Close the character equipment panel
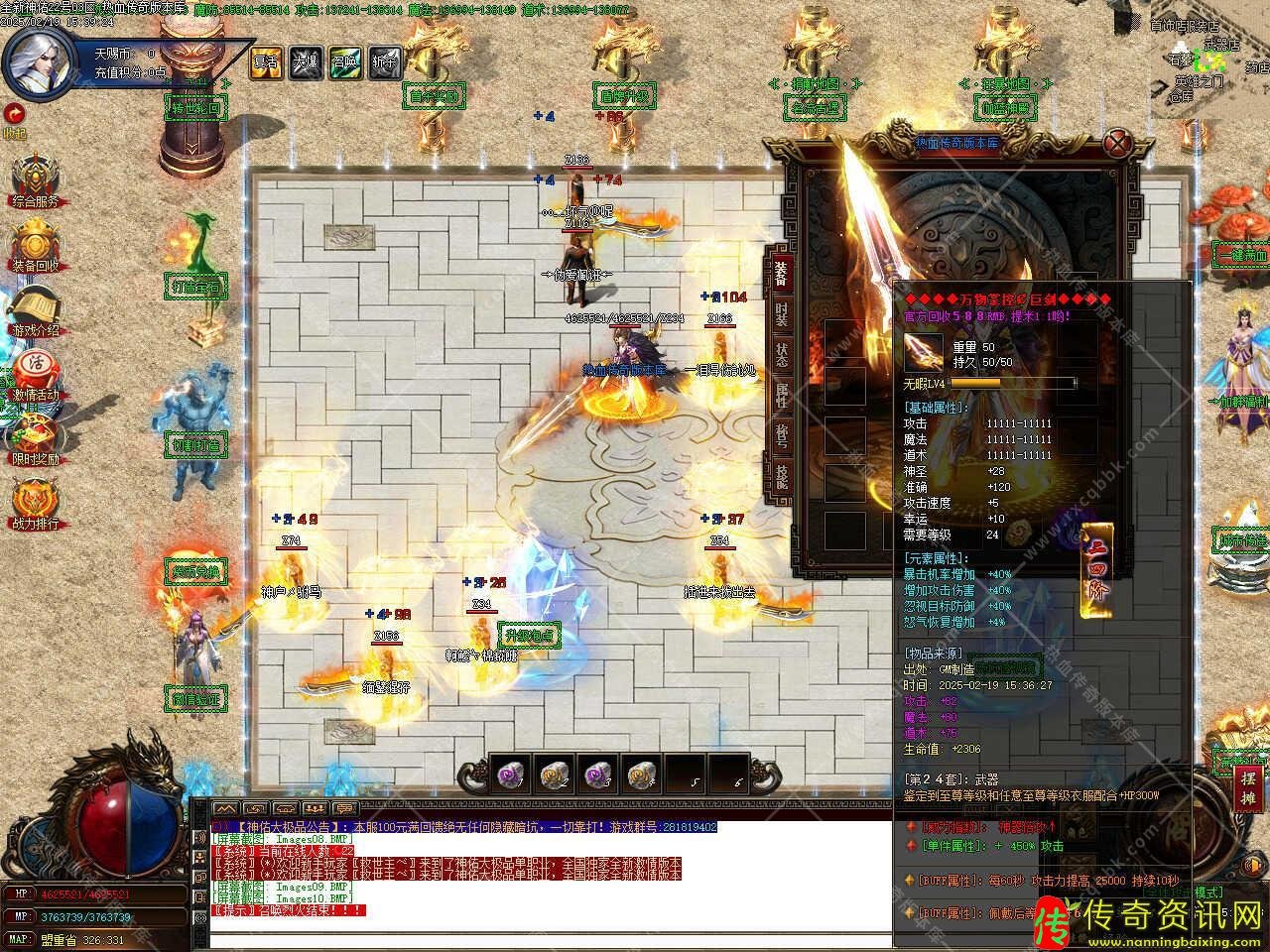This screenshot has height=952, width=1270. coord(1120,142)
